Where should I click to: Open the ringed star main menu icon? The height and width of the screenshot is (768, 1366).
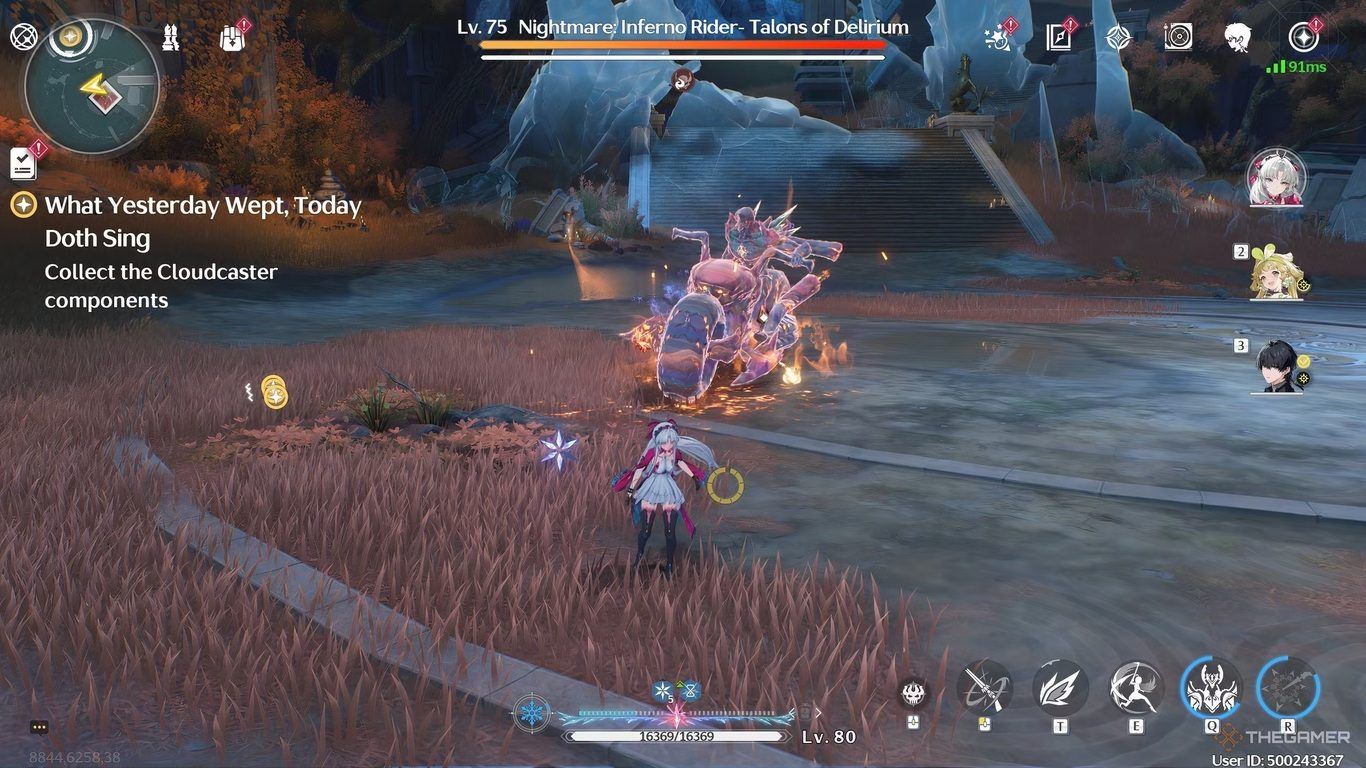pos(1303,37)
